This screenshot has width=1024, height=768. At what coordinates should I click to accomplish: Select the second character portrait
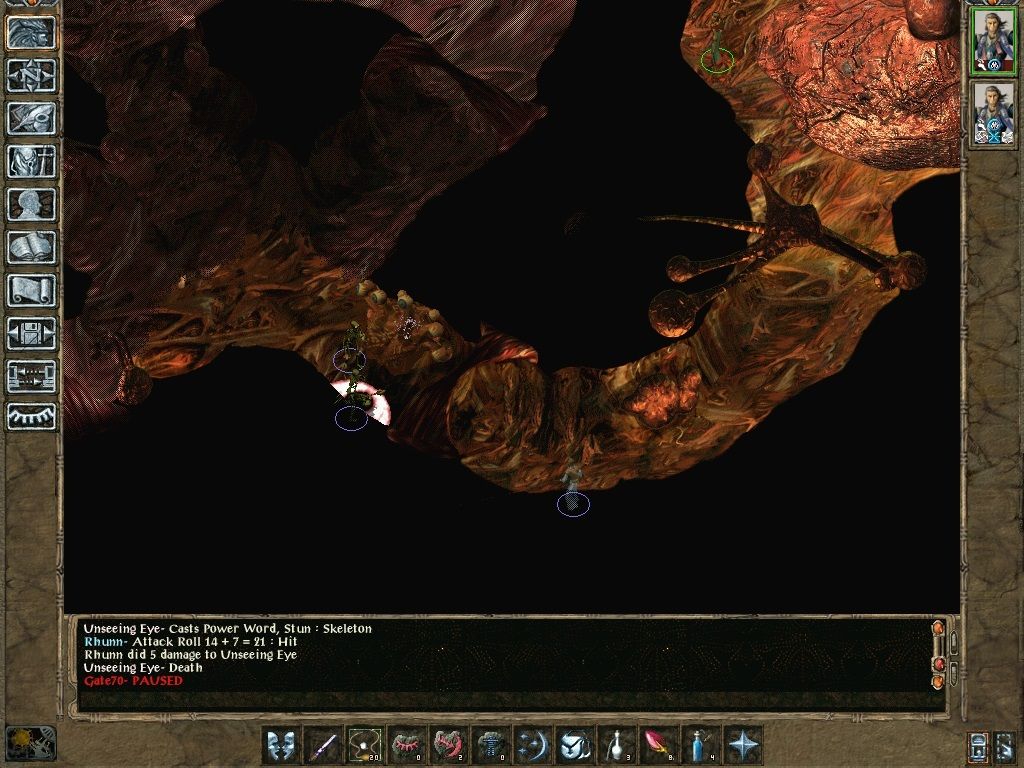(994, 113)
